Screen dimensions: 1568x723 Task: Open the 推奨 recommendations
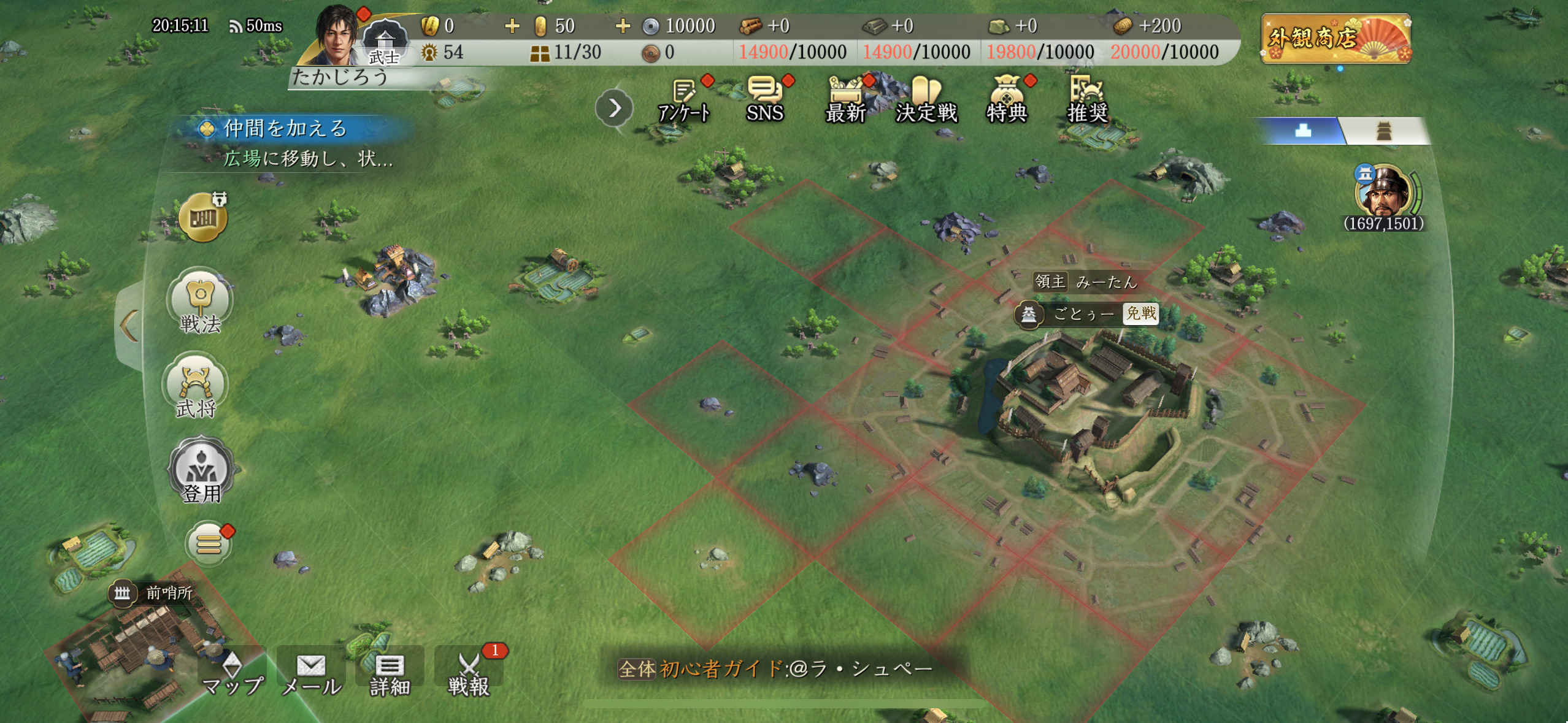[x=1087, y=99]
